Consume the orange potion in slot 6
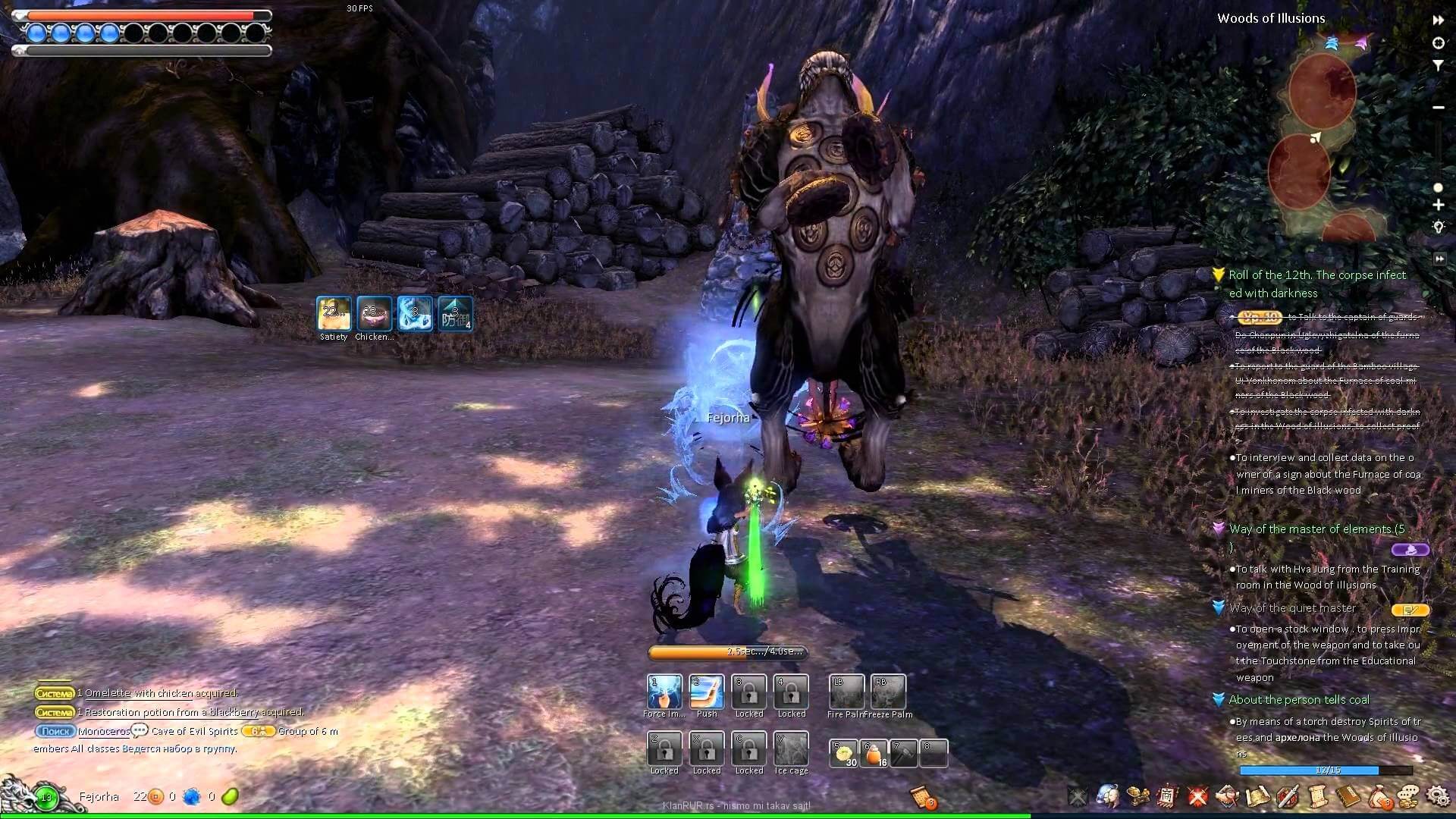The image size is (1456, 819). tap(874, 754)
